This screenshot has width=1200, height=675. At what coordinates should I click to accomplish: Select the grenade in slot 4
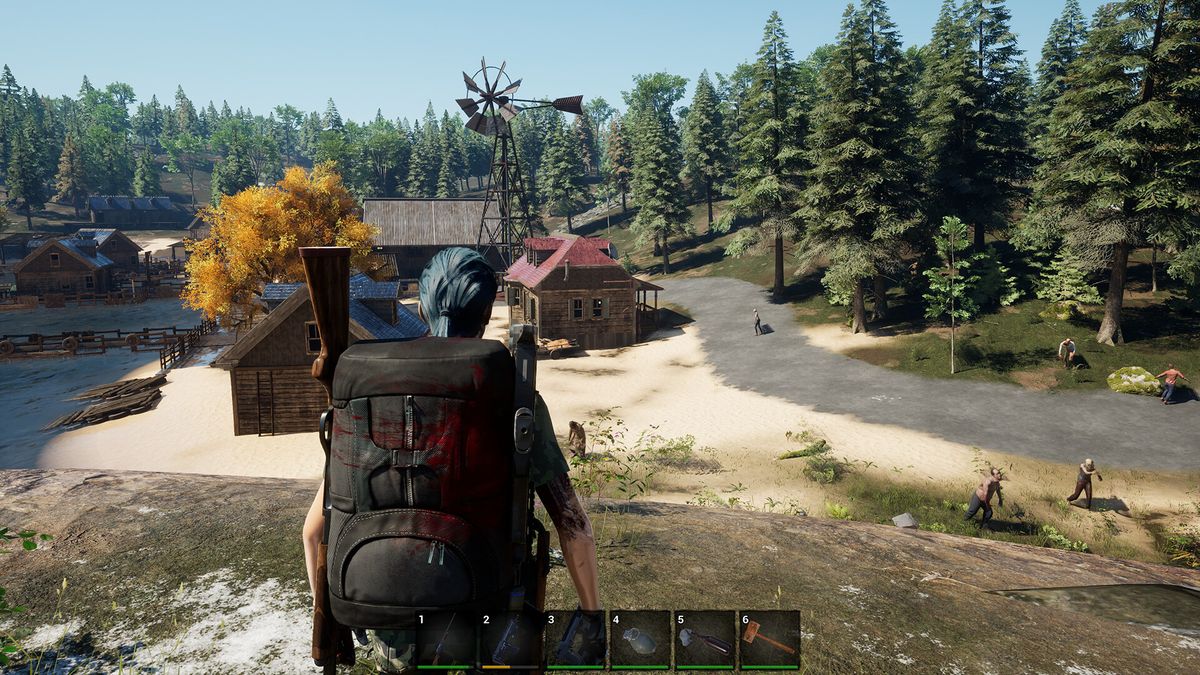tap(640, 640)
